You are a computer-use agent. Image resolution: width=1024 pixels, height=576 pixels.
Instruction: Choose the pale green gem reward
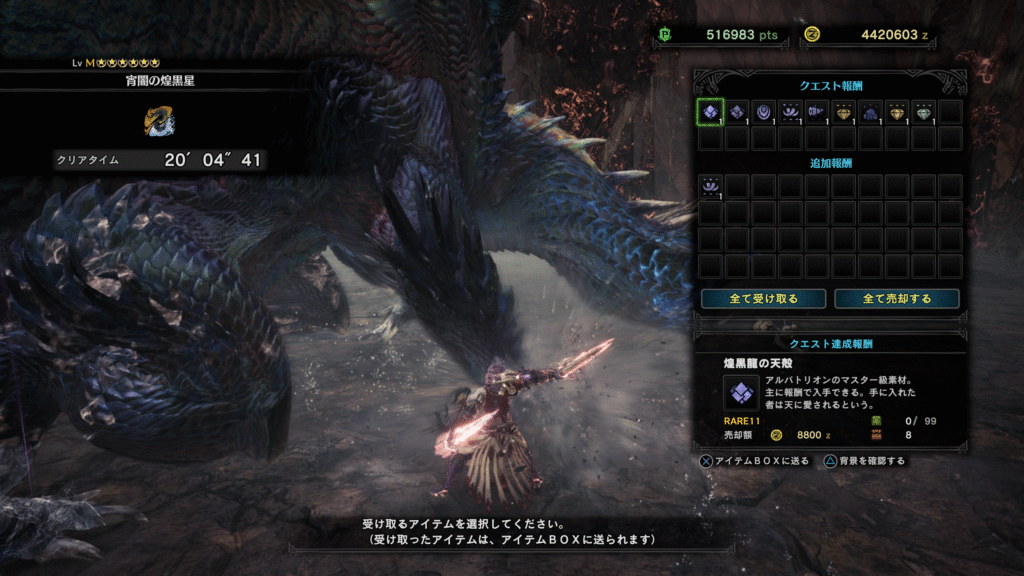pyautogui.click(x=924, y=112)
